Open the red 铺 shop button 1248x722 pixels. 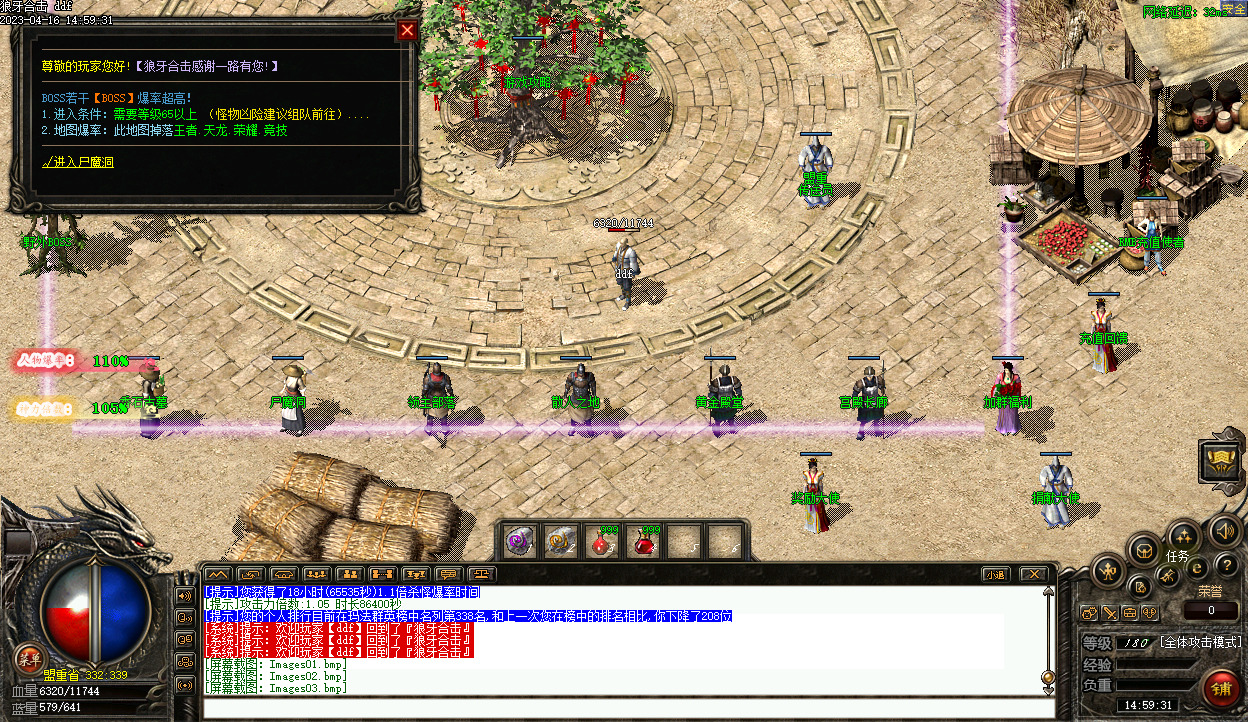[1221, 689]
